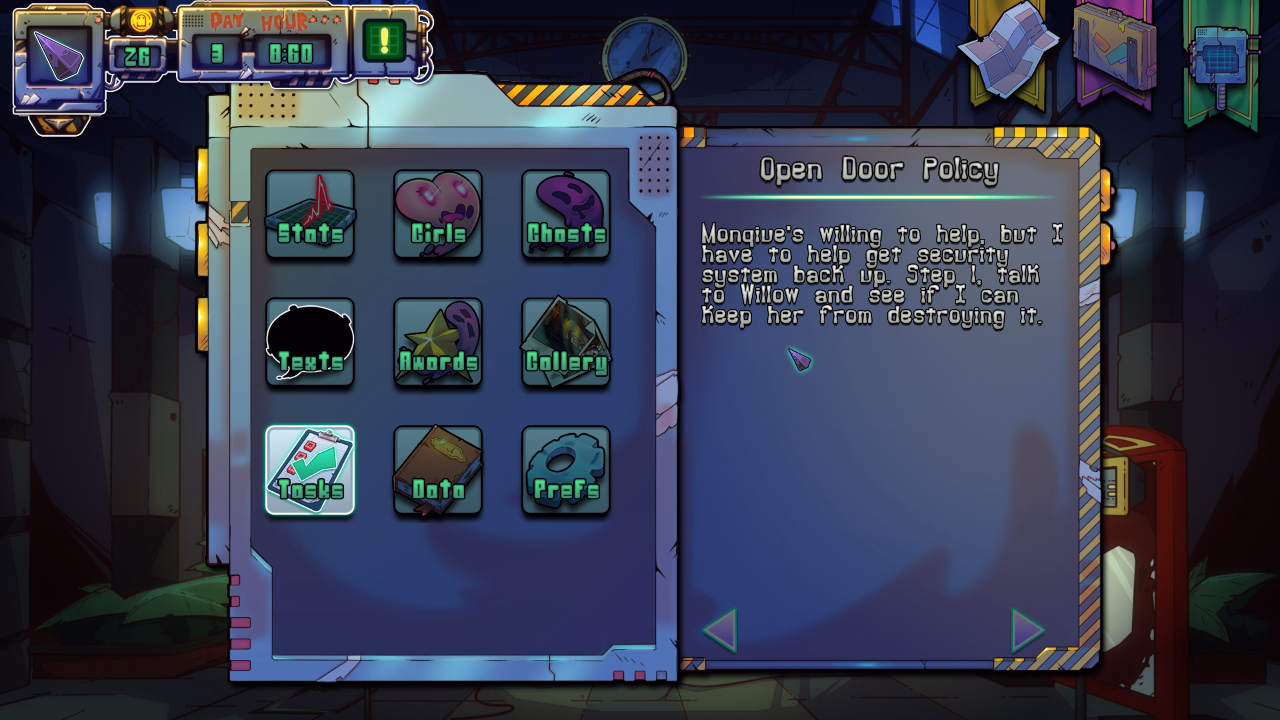Screen dimensions: 1280x720
Task: Select the Girls heart icon
Action: click(x=438, y=214)
